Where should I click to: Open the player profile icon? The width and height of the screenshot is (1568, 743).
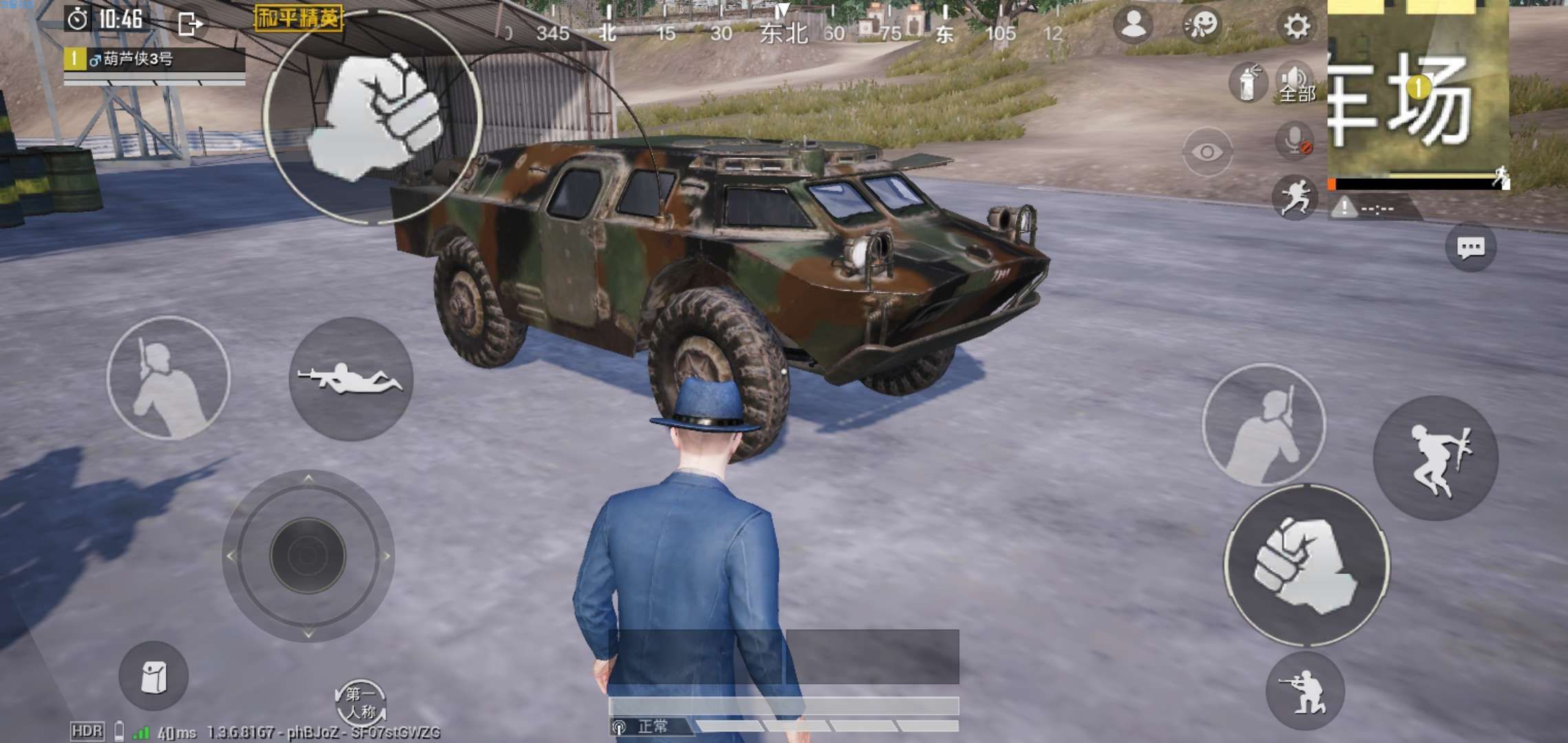pyautogui.click(x=1133, y=25)
